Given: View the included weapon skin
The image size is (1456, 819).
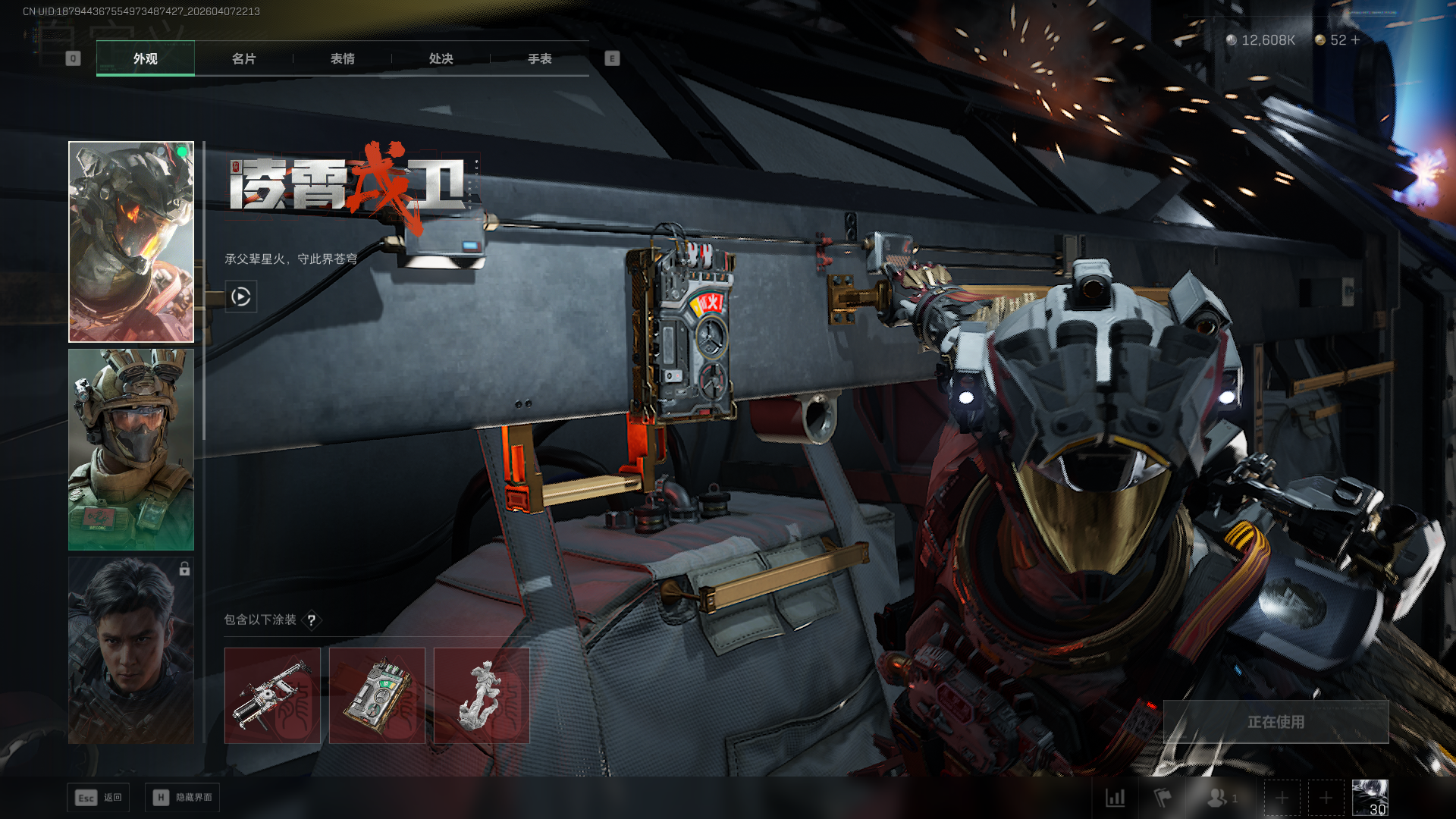Looking at the screenshot, I should [x=272, y=695].
